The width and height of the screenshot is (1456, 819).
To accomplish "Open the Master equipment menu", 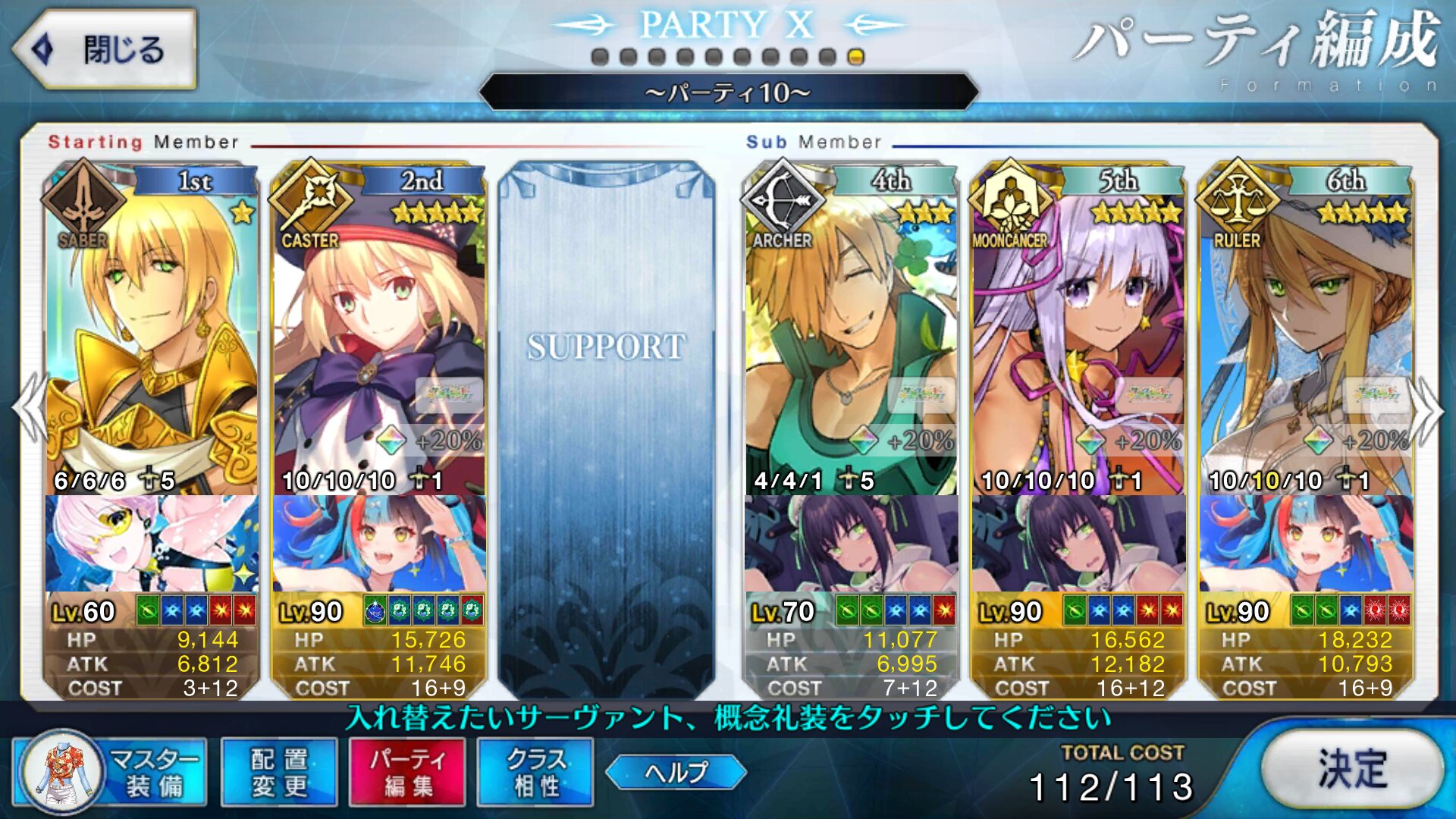I will (110, 772).
